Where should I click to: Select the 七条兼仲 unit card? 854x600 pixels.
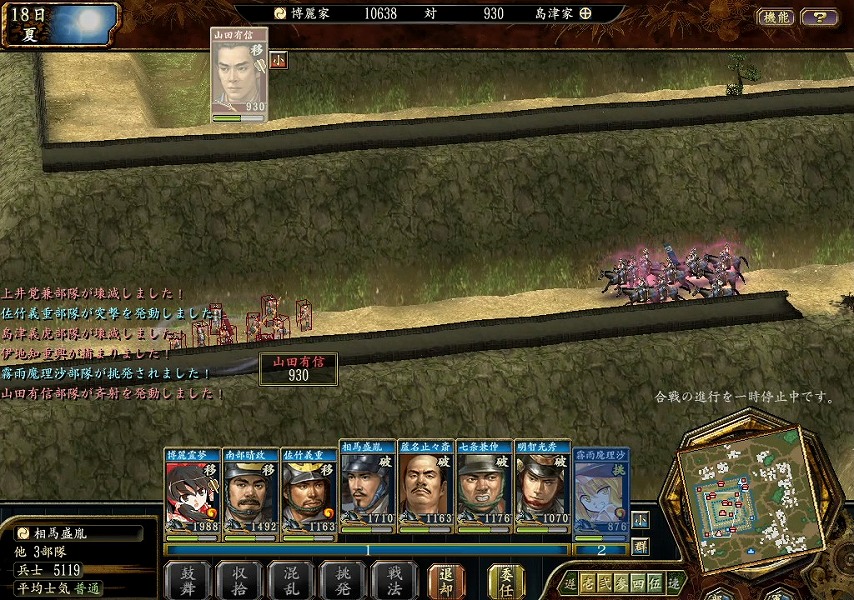[484, 490]
